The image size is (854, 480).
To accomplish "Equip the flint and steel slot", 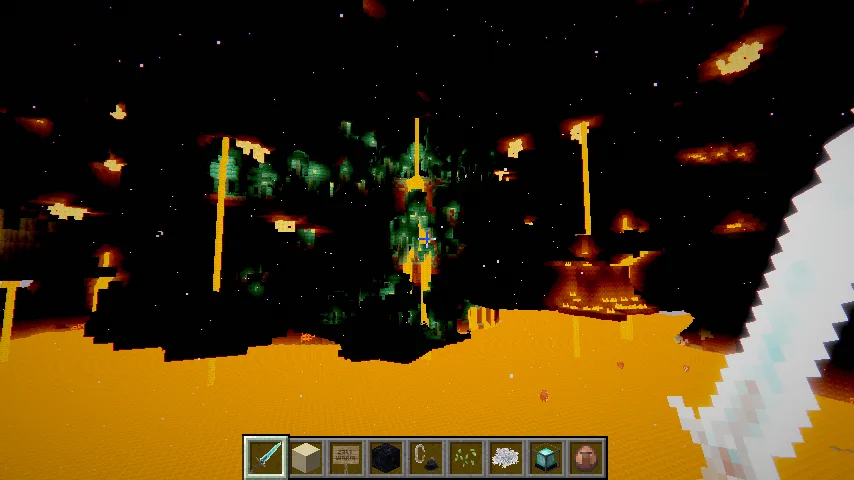I will click(x=426, y=457).
